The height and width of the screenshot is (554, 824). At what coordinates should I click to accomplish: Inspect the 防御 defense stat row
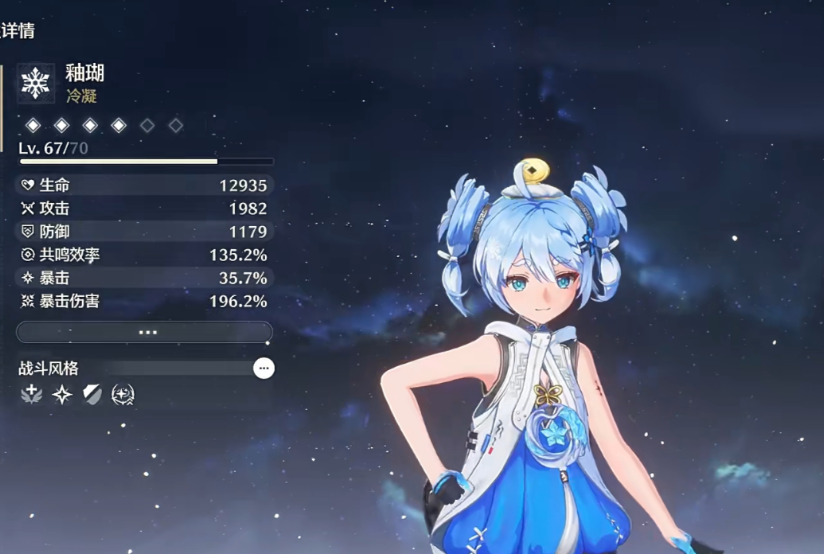145,231
